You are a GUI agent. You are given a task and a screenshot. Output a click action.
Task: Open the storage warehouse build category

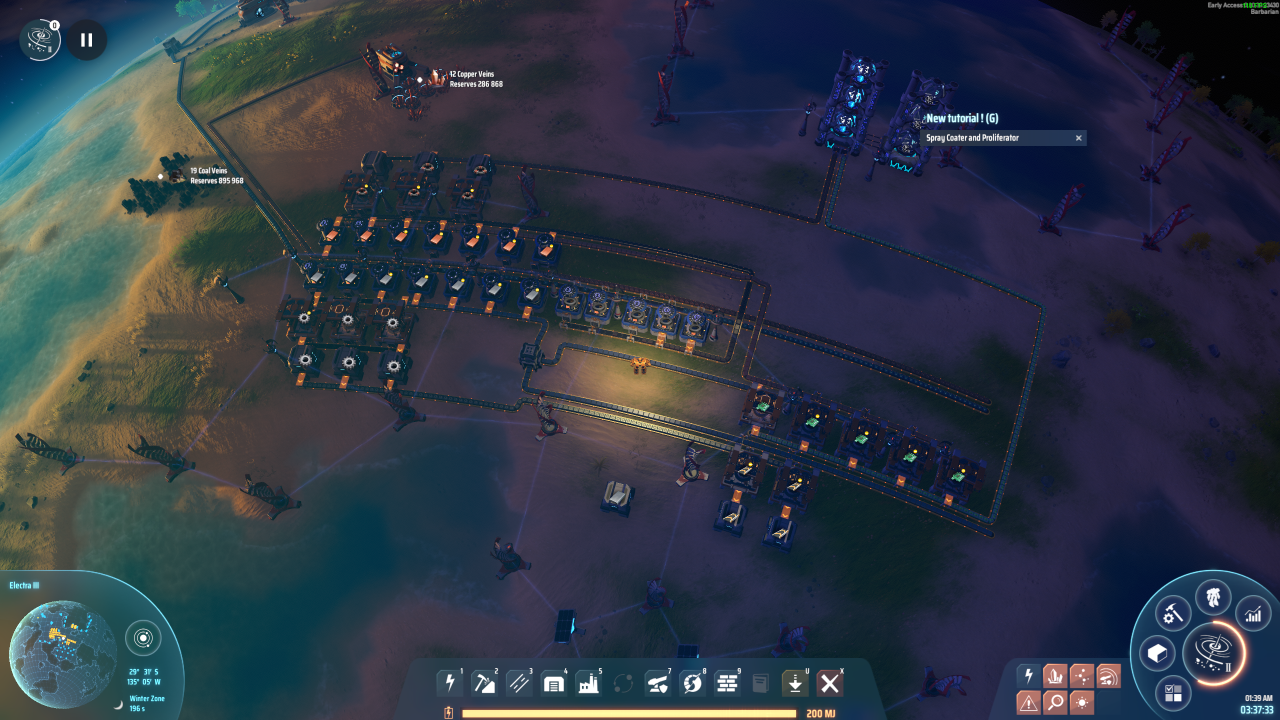click(x=553, y=683)
